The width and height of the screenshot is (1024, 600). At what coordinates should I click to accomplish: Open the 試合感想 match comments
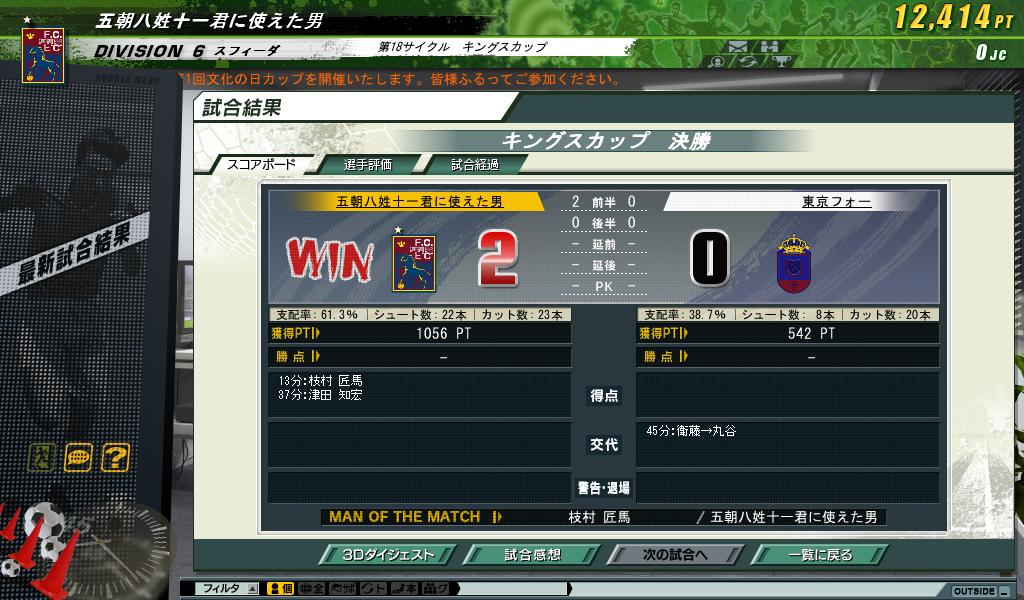click(532, 555)
